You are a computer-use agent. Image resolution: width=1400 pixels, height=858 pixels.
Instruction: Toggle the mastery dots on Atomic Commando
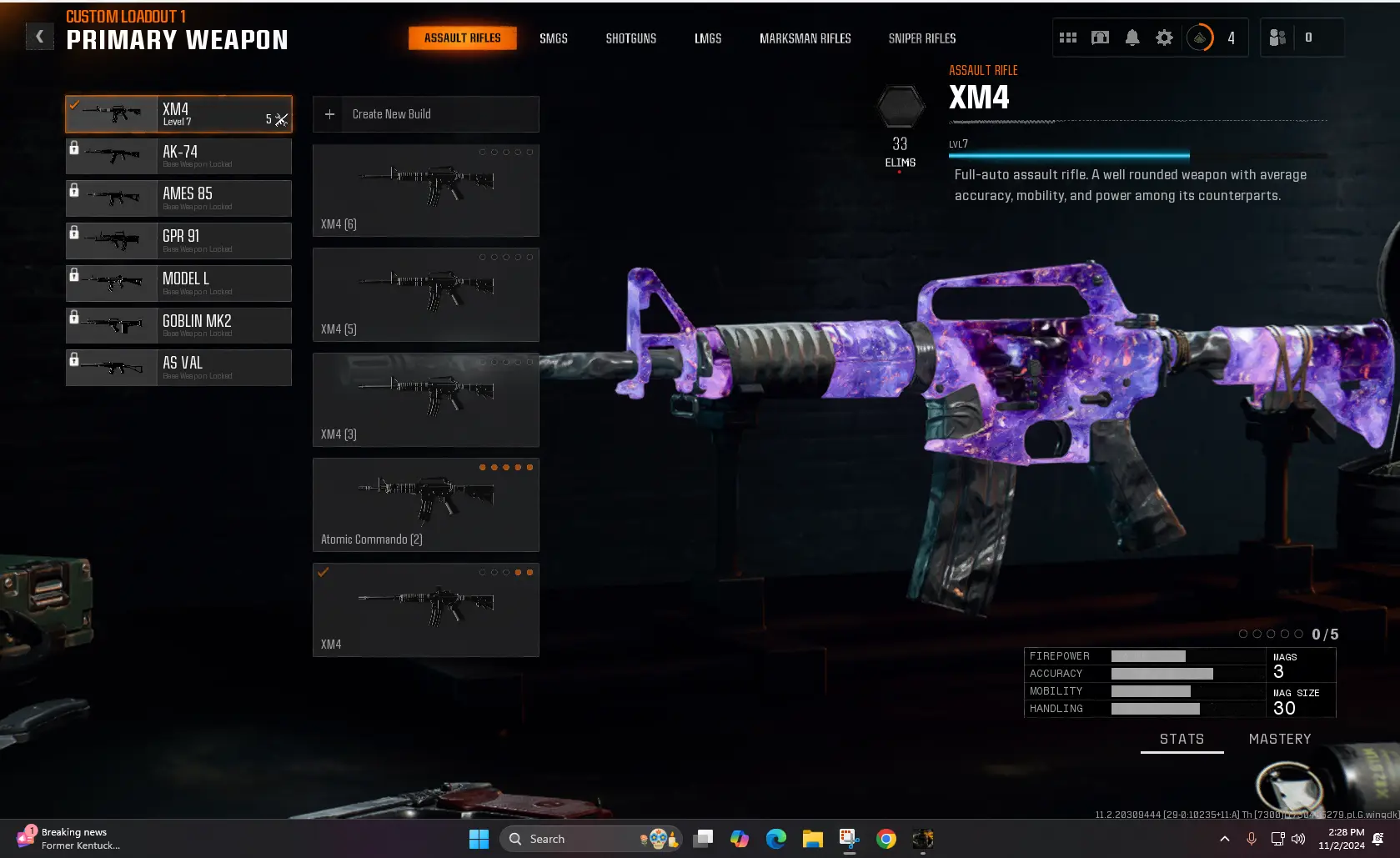click(x=506, y=468)
